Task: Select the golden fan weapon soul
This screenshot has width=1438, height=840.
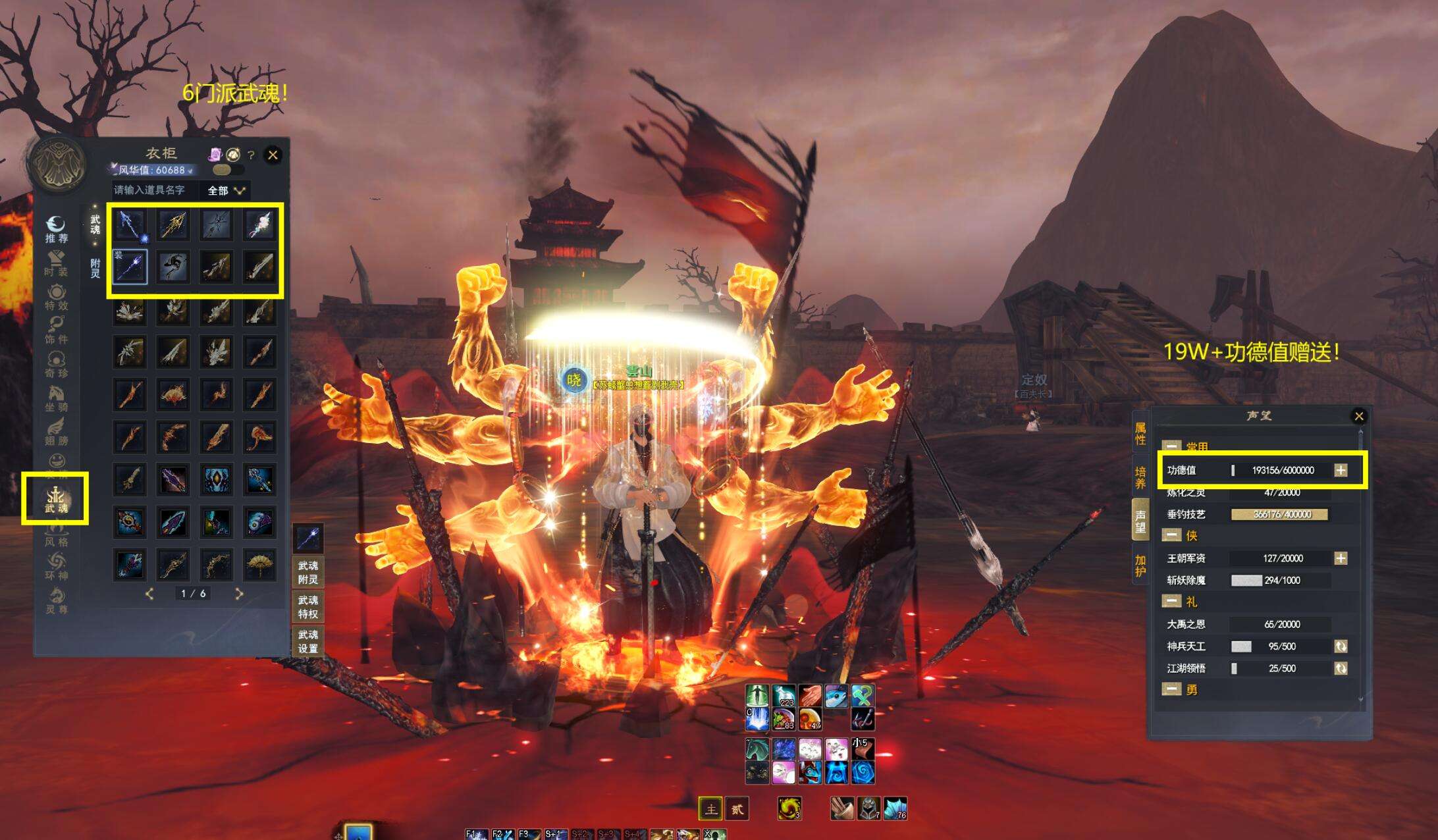Action: (259, 565)
